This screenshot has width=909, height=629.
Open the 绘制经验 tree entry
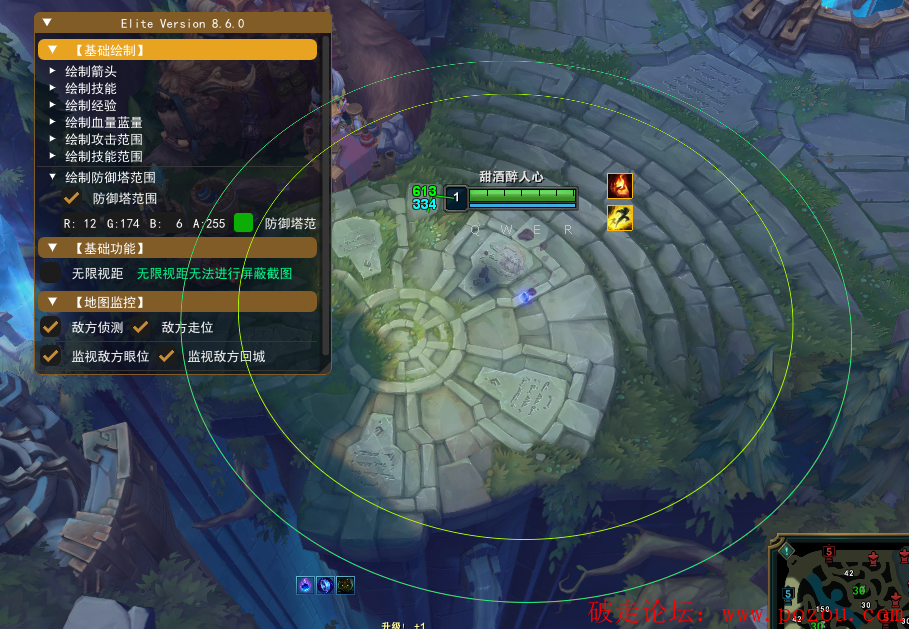[53, 105]
